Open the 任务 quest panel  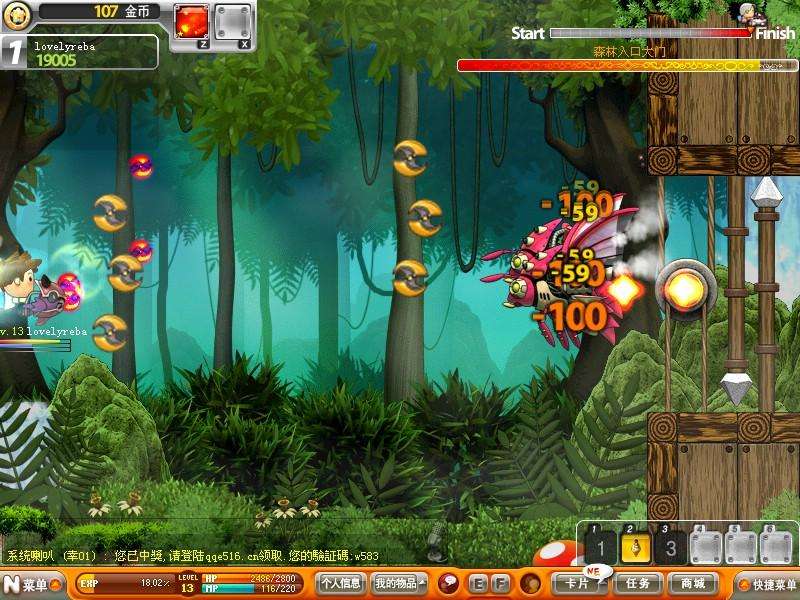638,583
